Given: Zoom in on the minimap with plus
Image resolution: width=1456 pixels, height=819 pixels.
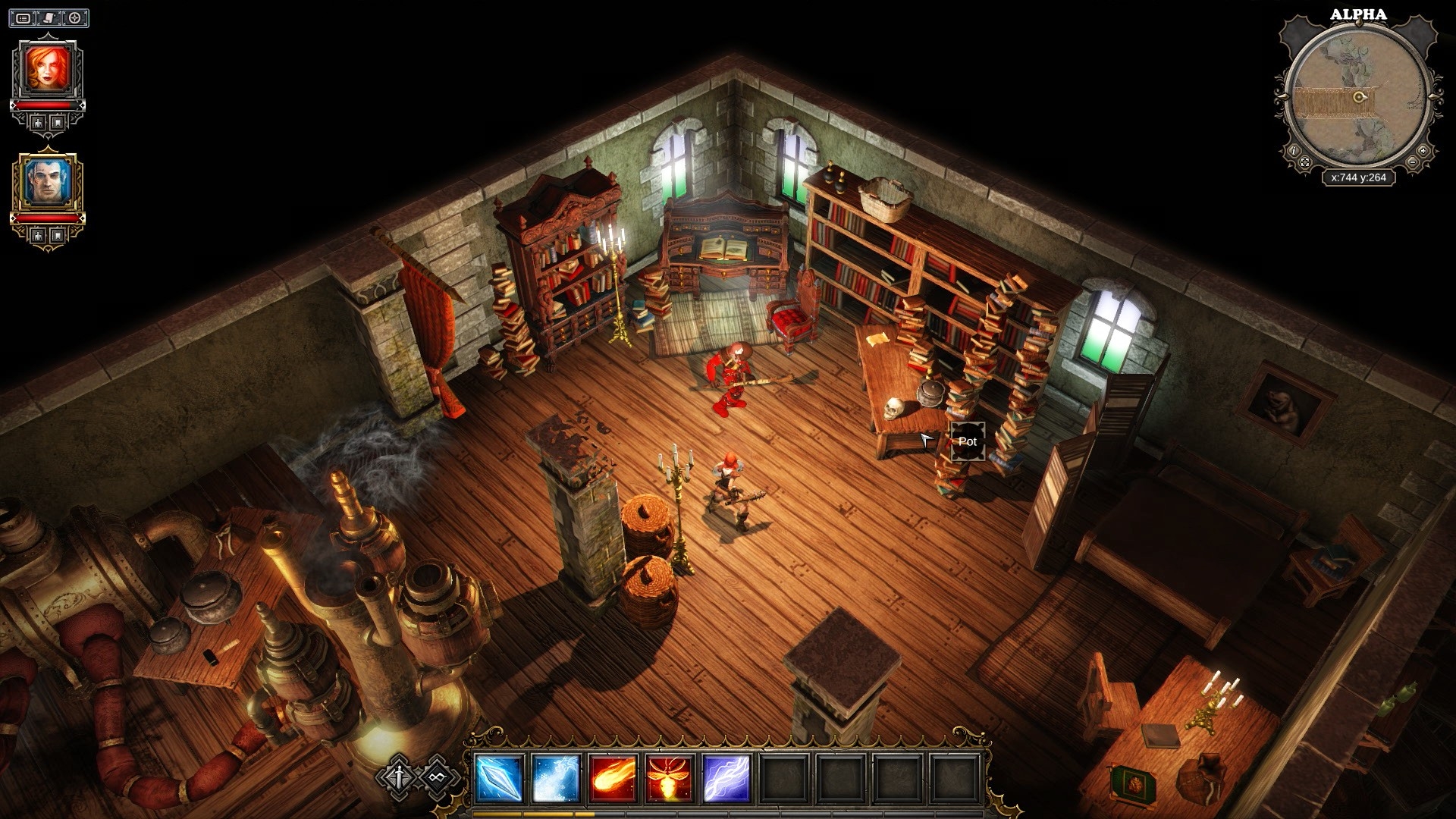Looking at the screenshot, I should pyautogui.click(x=1423, y=151).
